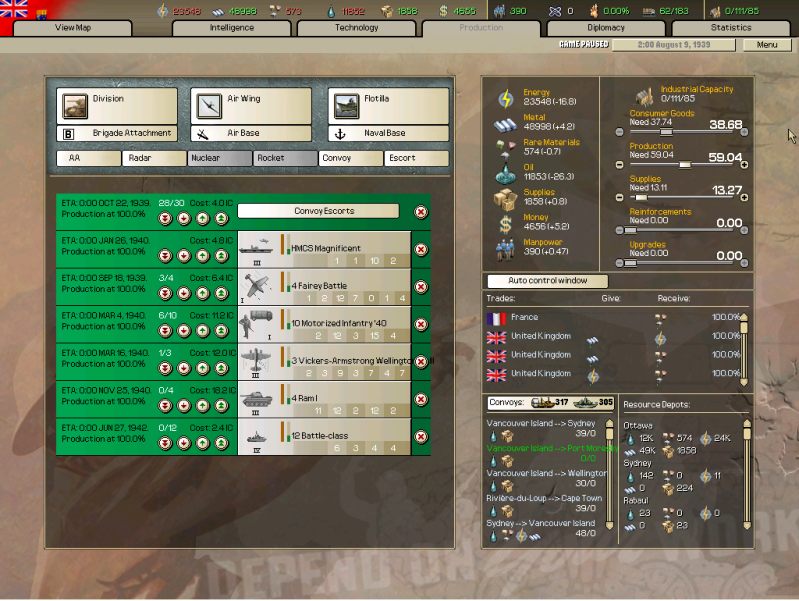The width and height of the screenshot is (799, 601).
Task: Queue an AA installation
Action: pyautogui.click(x=88, y=158)
